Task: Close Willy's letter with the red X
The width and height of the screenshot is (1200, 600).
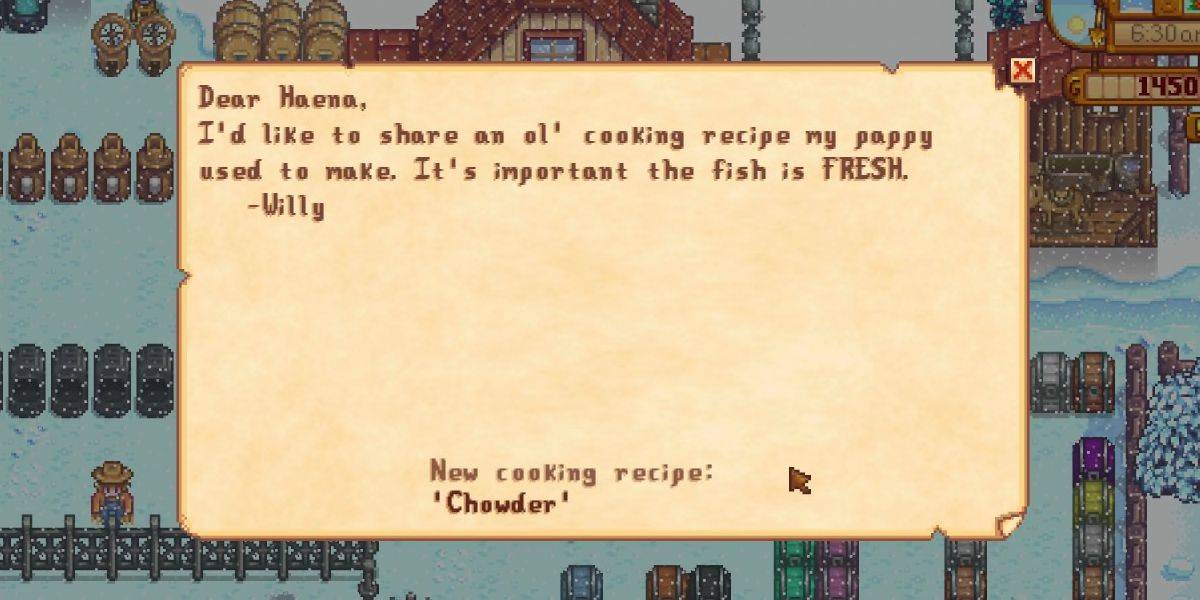Action: (x=1021, y=70)
